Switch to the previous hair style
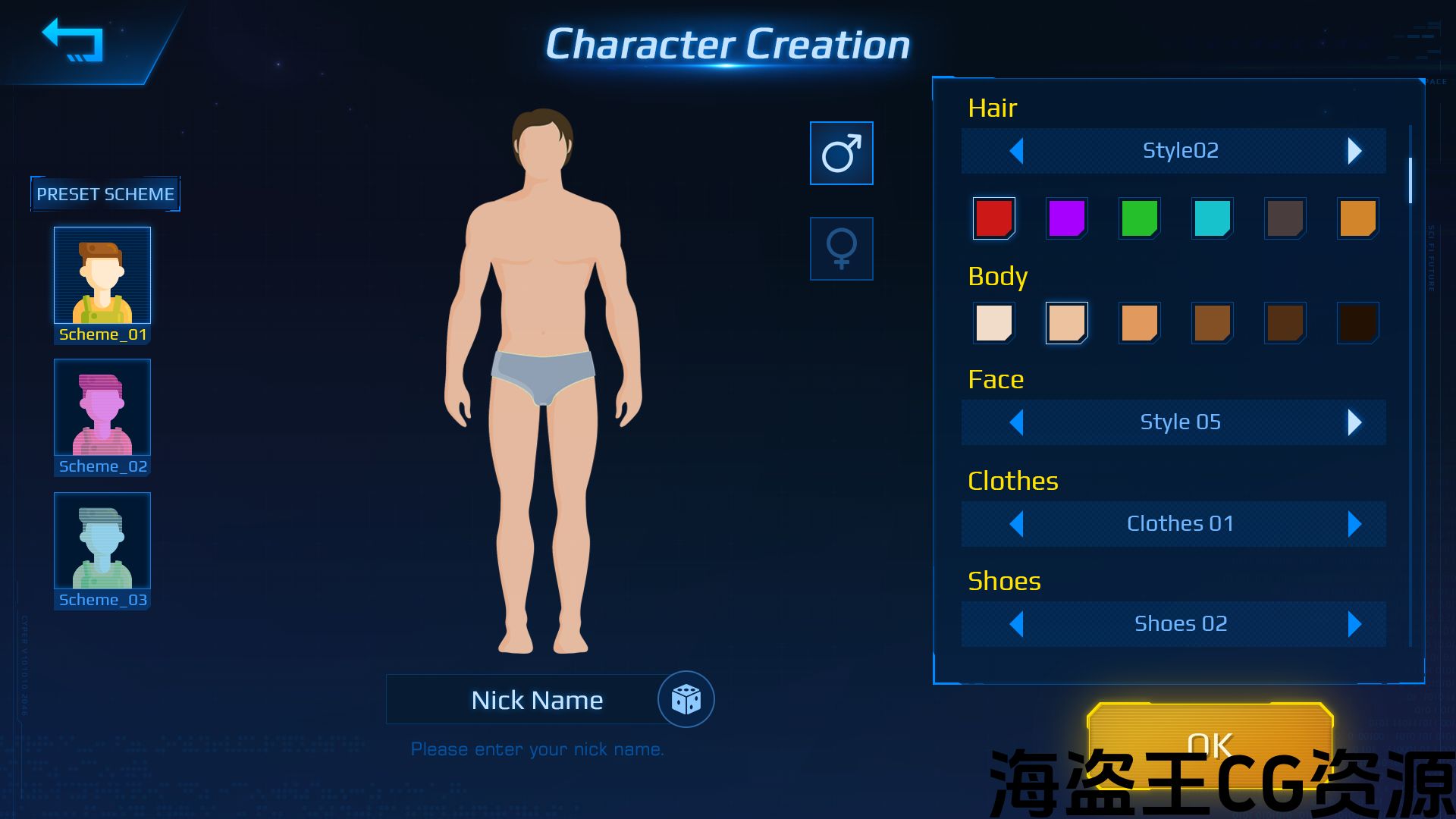 (x=1017, y=151)
